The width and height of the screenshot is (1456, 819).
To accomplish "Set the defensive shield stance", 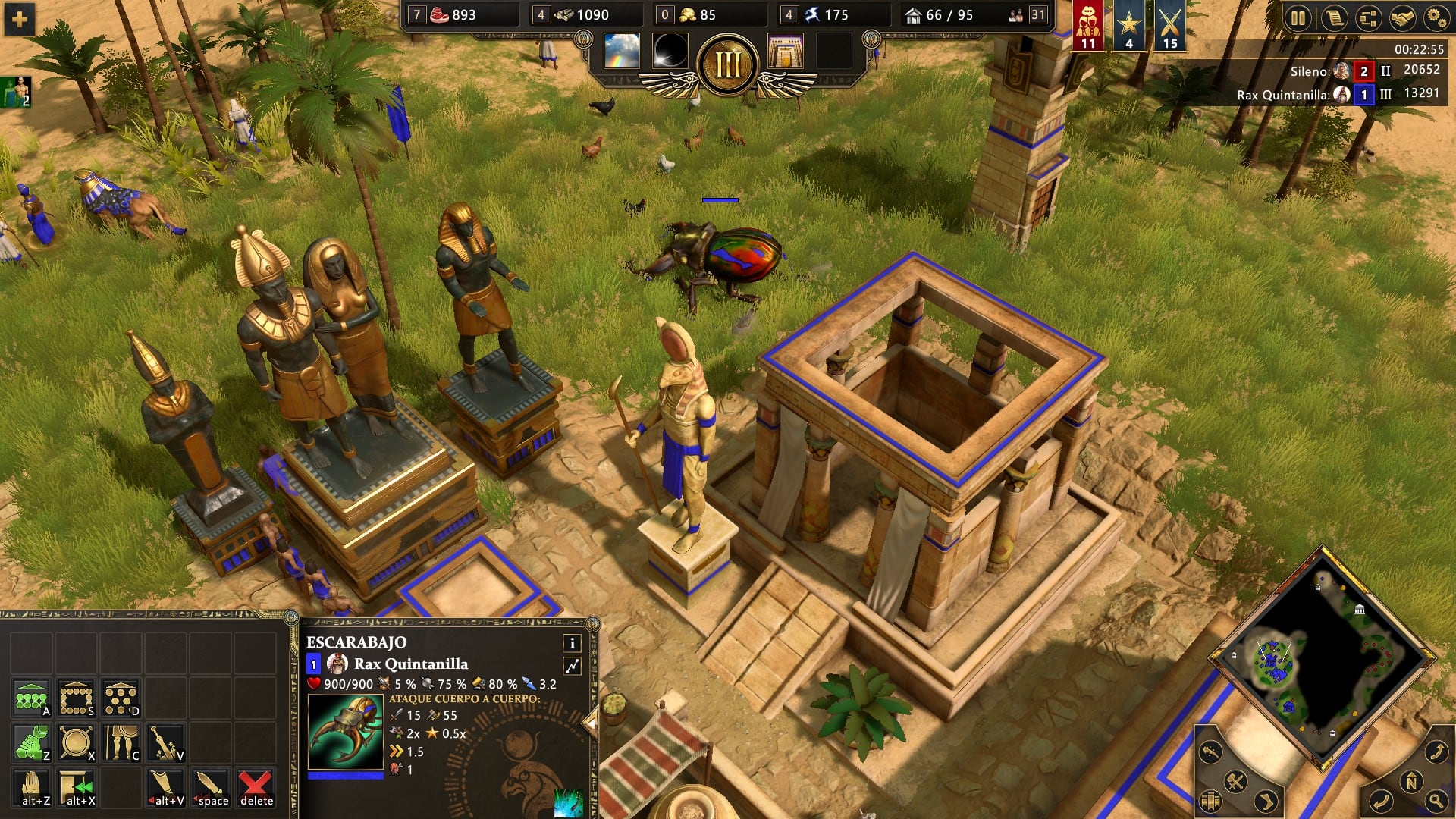I will coord(76,742).
